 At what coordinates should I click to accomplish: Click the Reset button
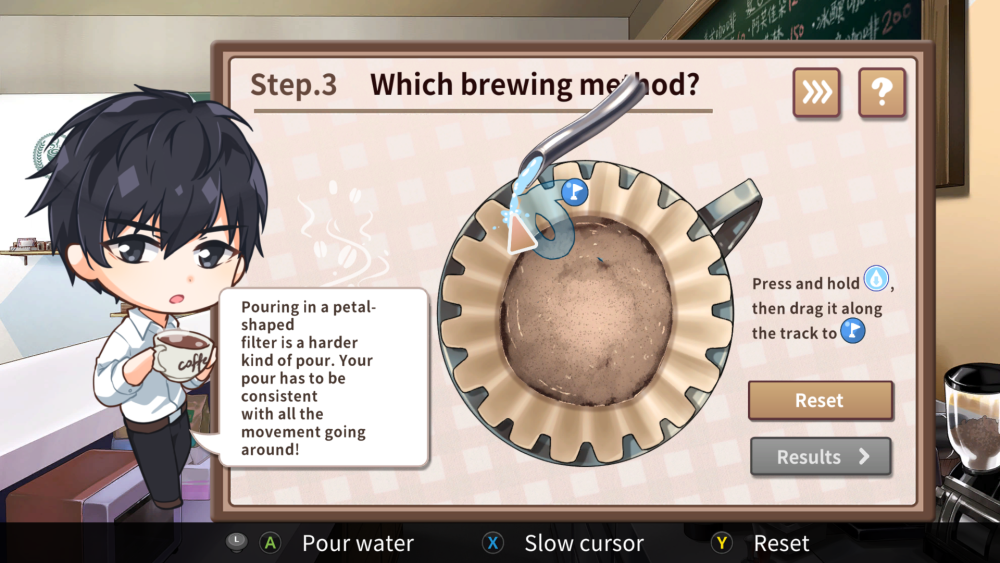820,400
